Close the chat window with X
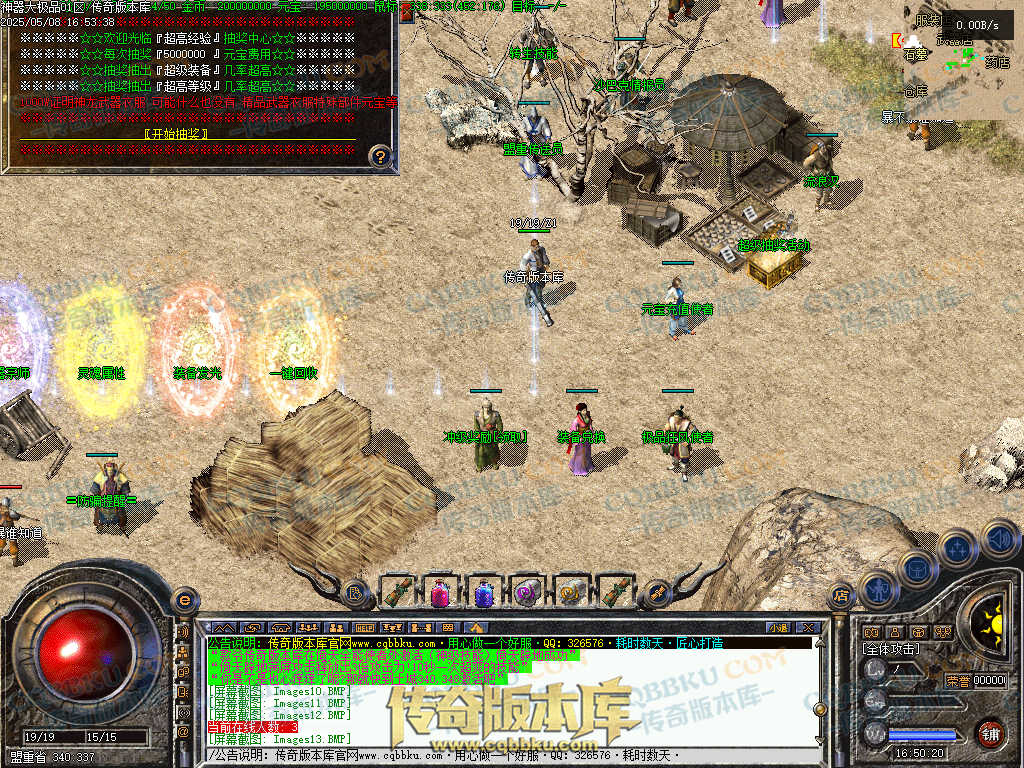The image size is (1024, 768). click(x=809, y=628)
